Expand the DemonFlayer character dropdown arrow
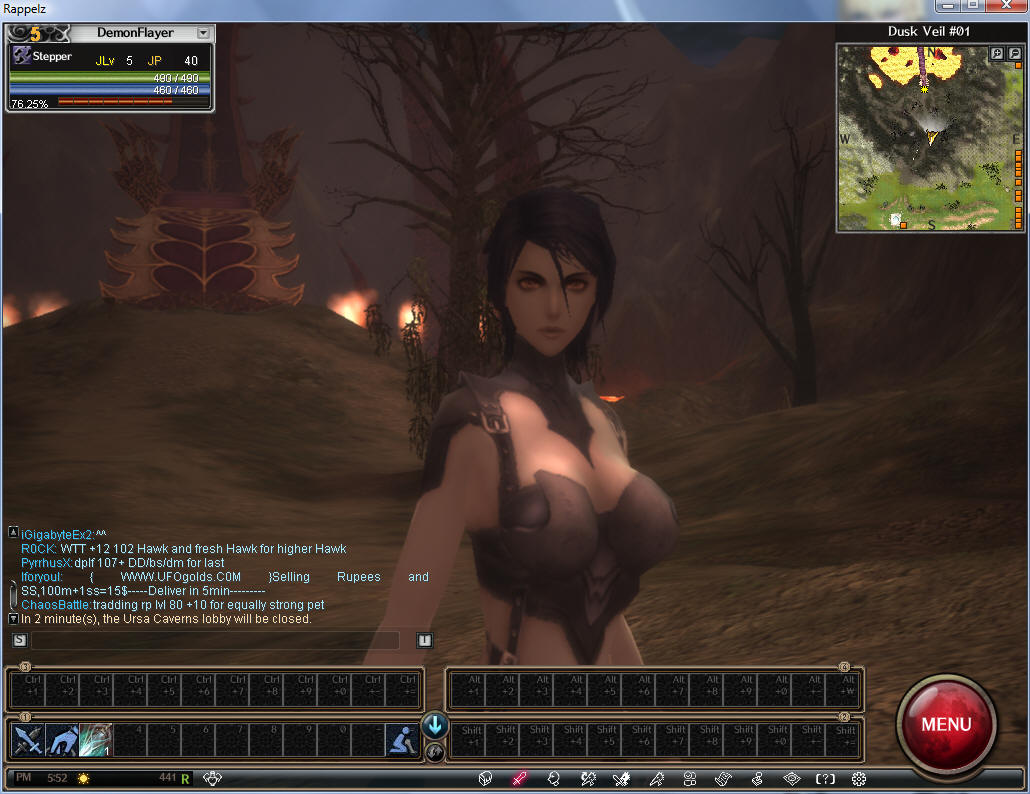 coord(203,33)
